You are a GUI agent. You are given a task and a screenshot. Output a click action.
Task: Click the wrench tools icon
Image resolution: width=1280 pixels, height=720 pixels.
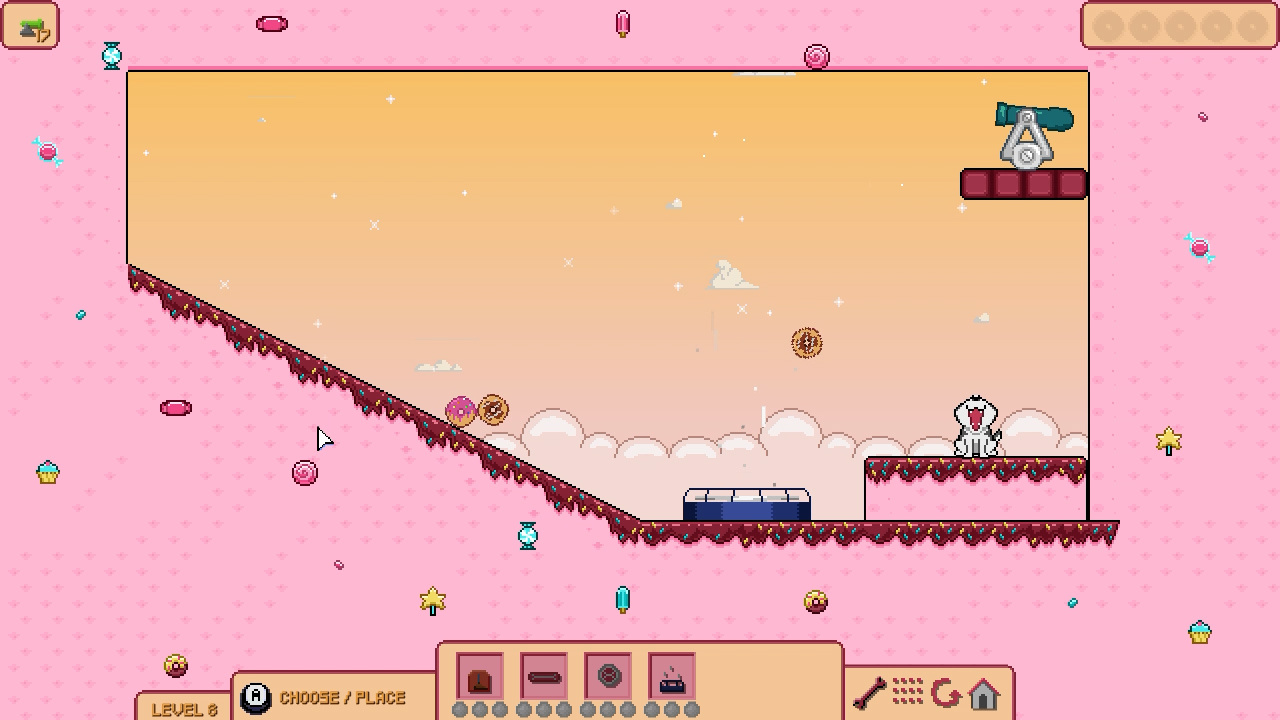coord(869,691)
